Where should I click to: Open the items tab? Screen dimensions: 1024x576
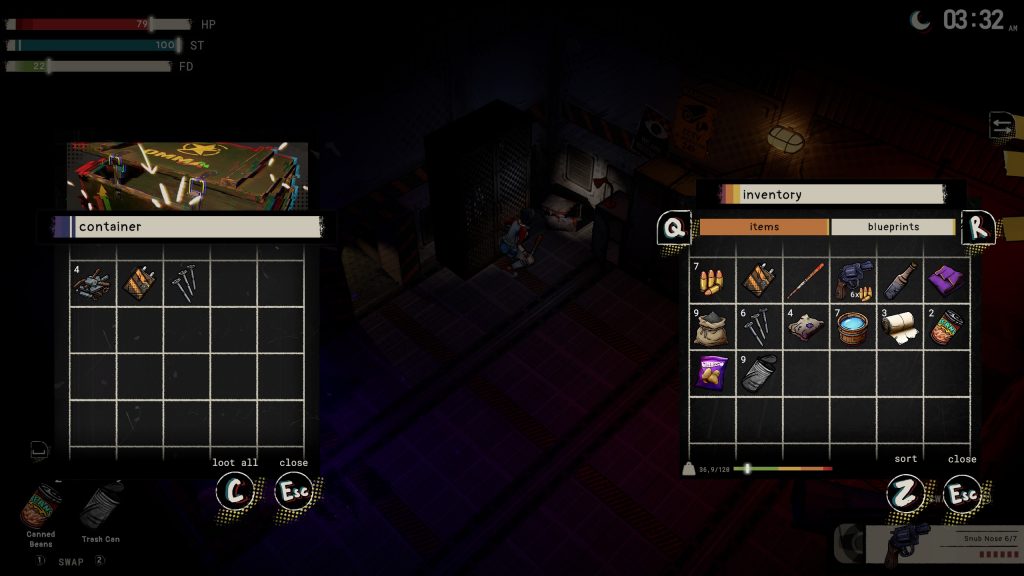(x=764, y=227)
